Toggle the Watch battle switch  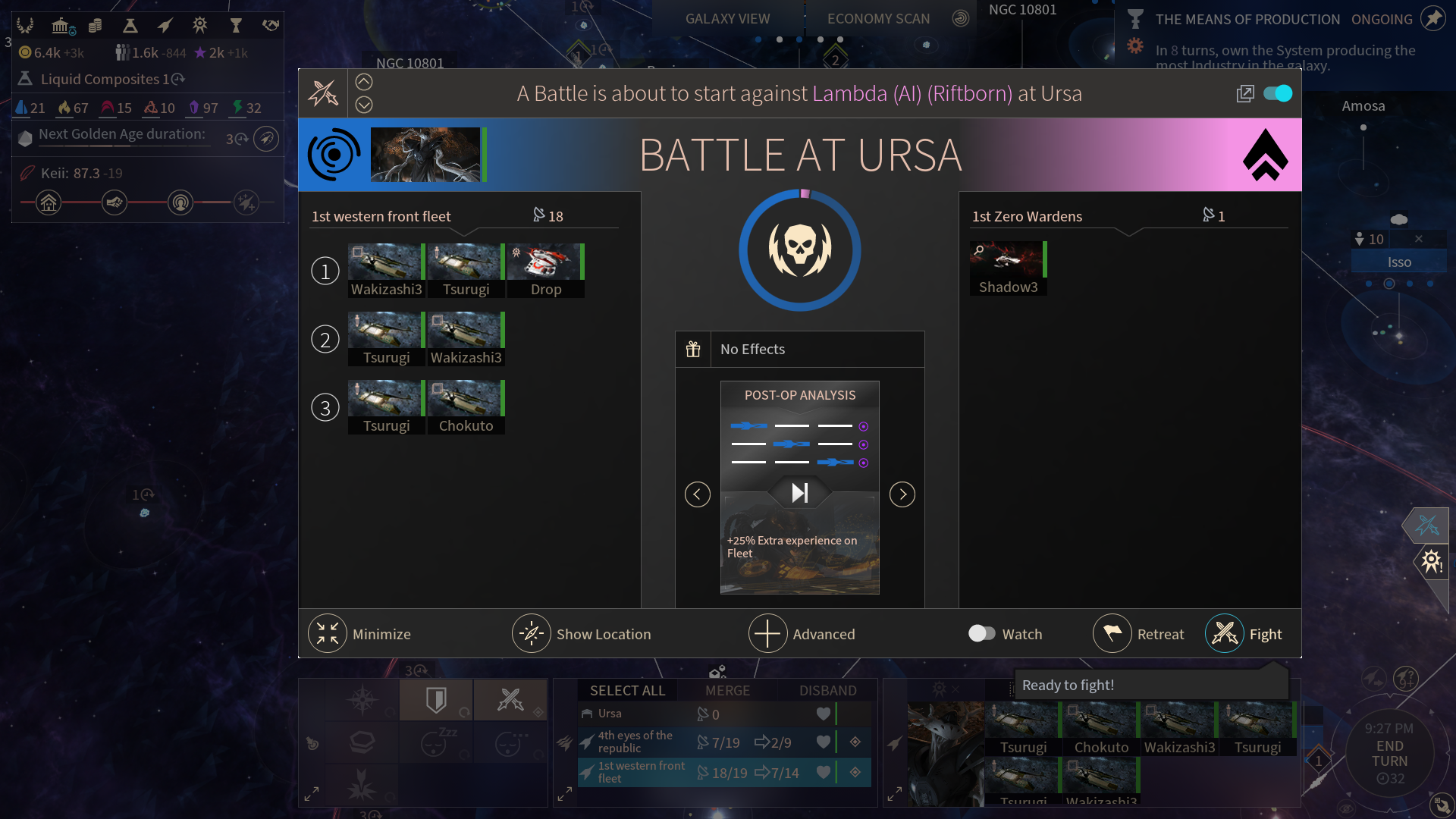click(x=982, y=633)
